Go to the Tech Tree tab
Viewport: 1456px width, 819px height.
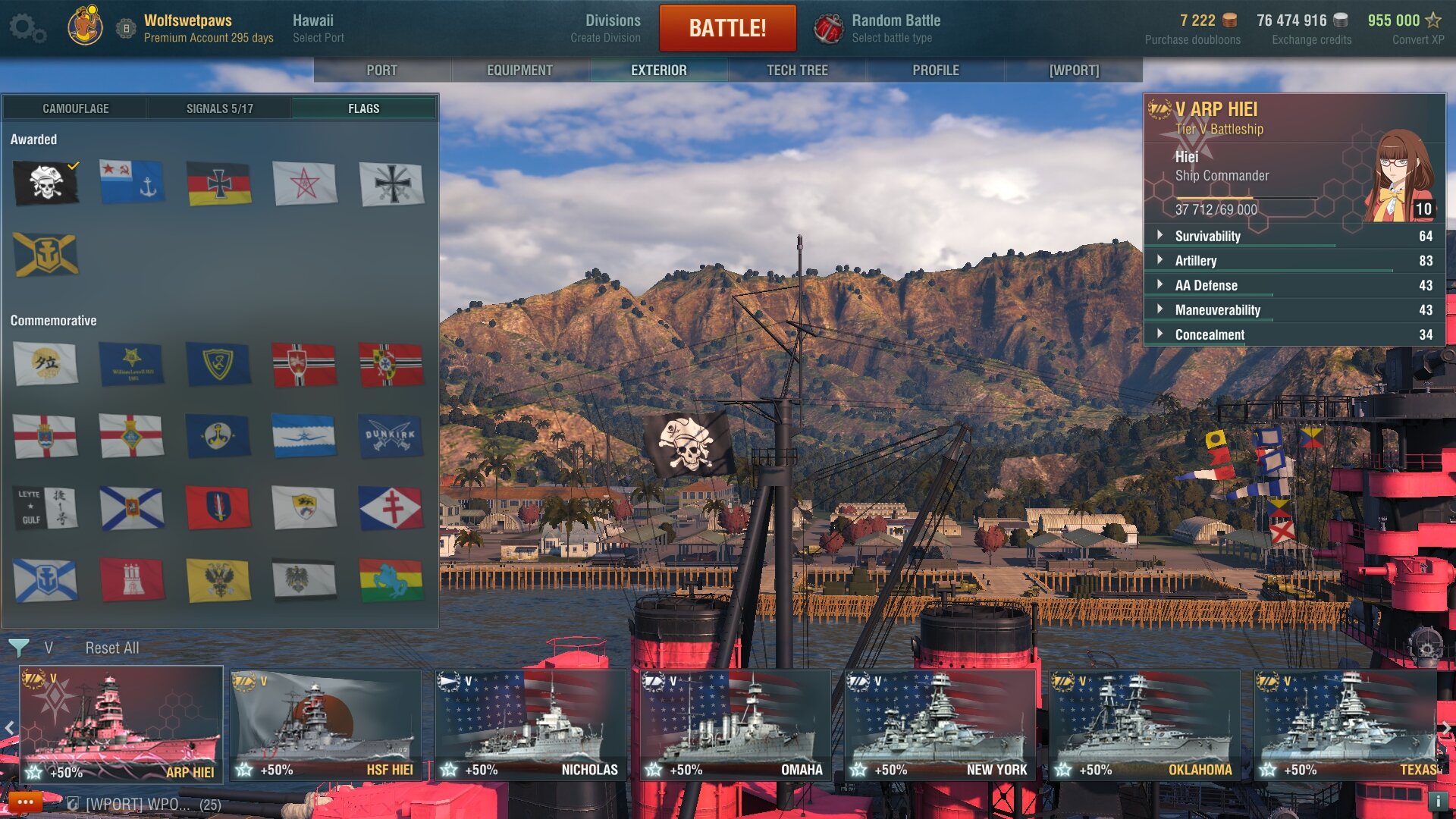(x=797, y=70)
